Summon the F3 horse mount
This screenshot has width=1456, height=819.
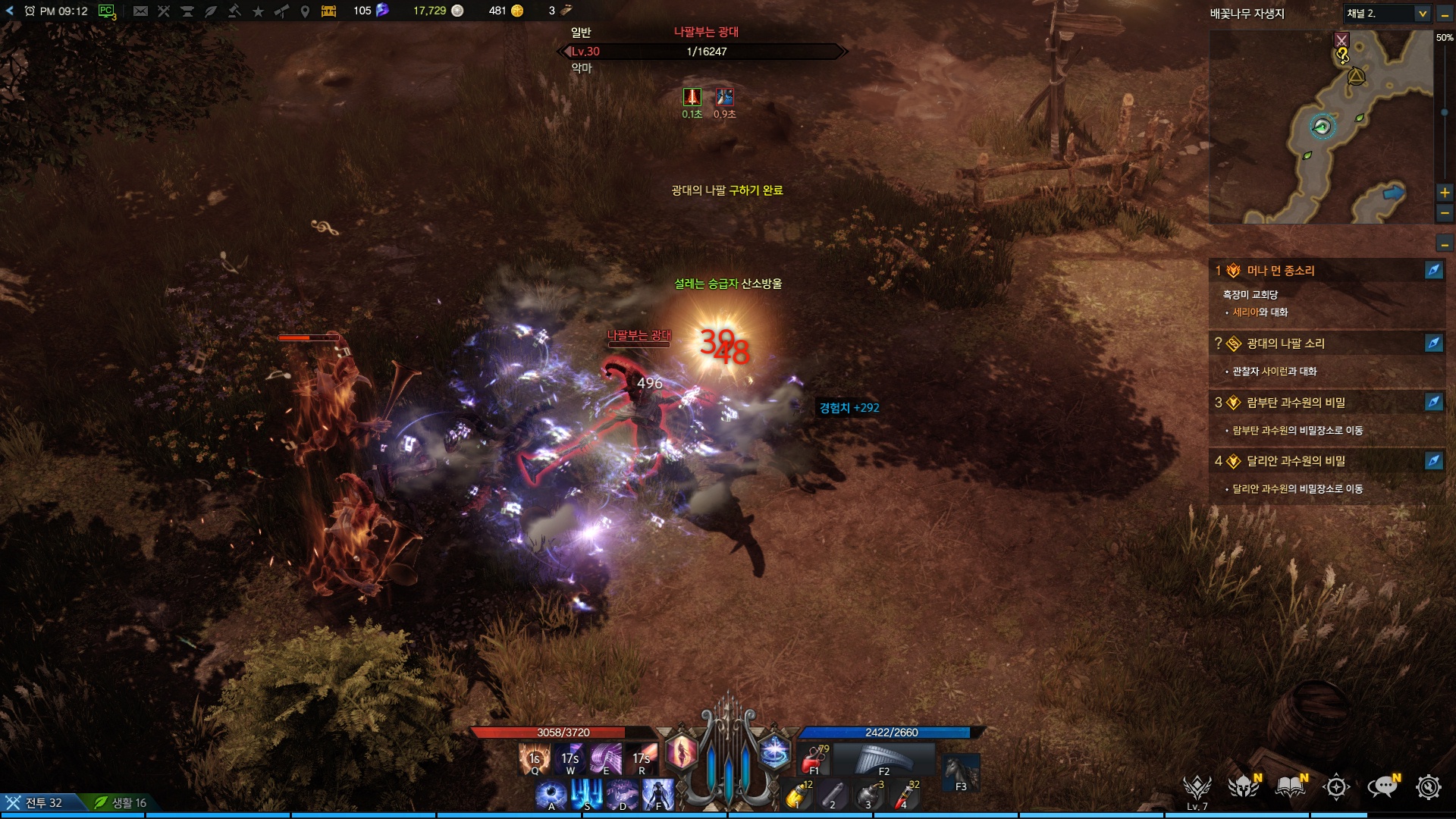click(x=961, y=772)
